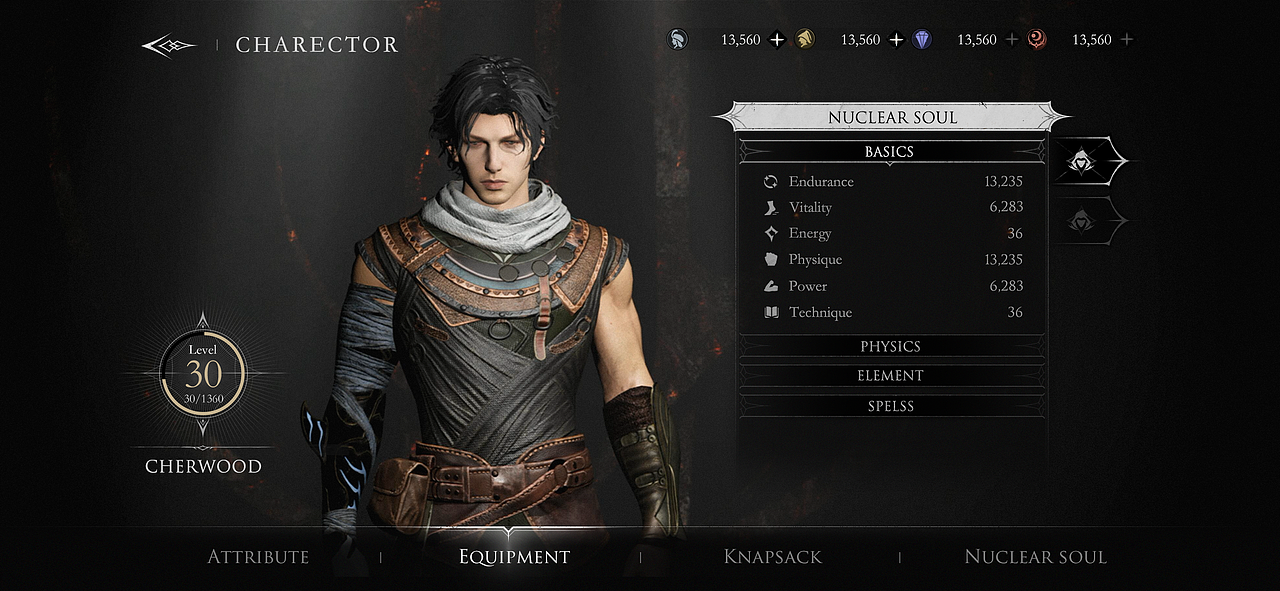Image resolution: width=1280 pixels, height=591 pixels.
Task: Select the Endurance stat row
Action: [x=892, y=182]
